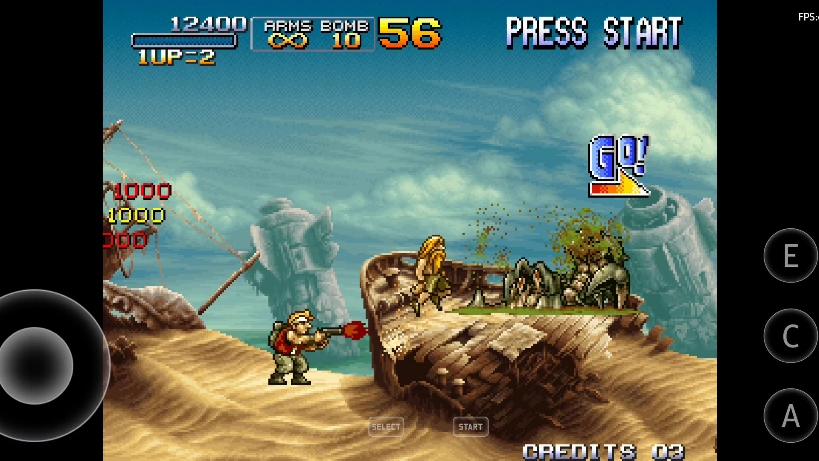The width and height of the screenshot is (819, 461).
Task: Tap the SELECT overlay button
Action: [x=386, y=427]
